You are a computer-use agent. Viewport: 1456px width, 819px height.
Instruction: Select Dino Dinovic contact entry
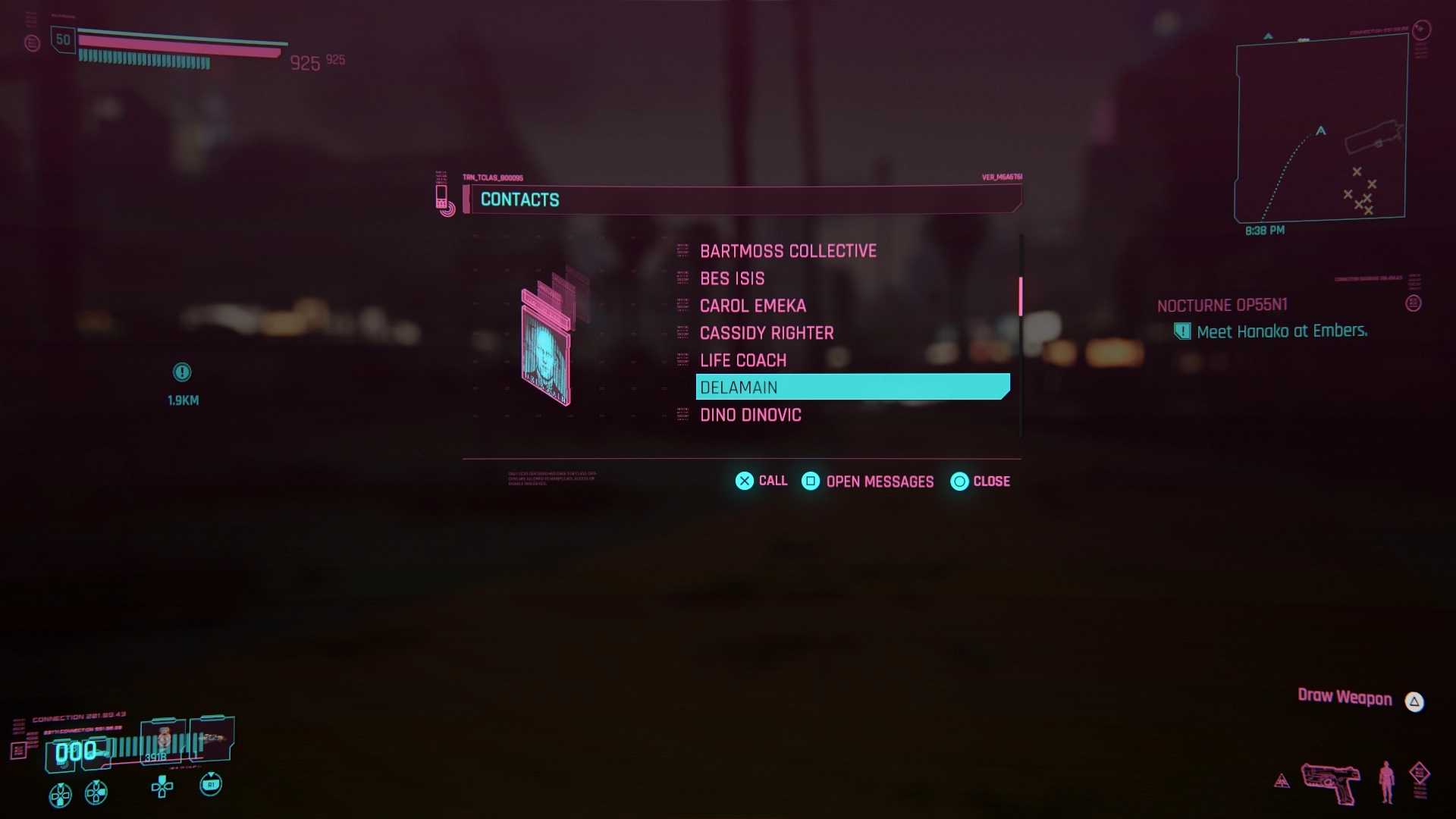[x=750, y=415]
